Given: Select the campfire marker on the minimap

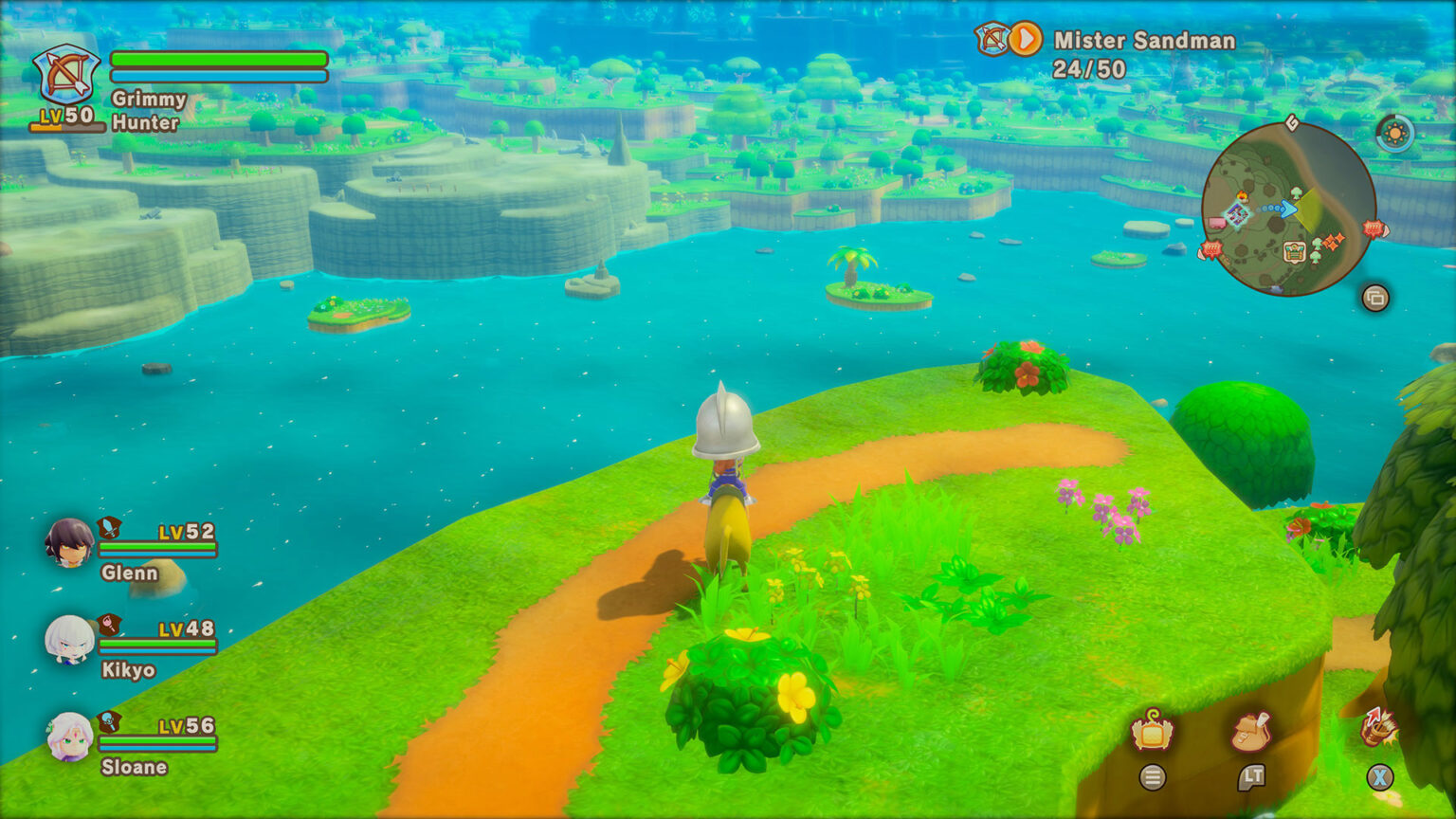Looking at the screenshot, I should pyautogui.click(x=1242, y=196).
